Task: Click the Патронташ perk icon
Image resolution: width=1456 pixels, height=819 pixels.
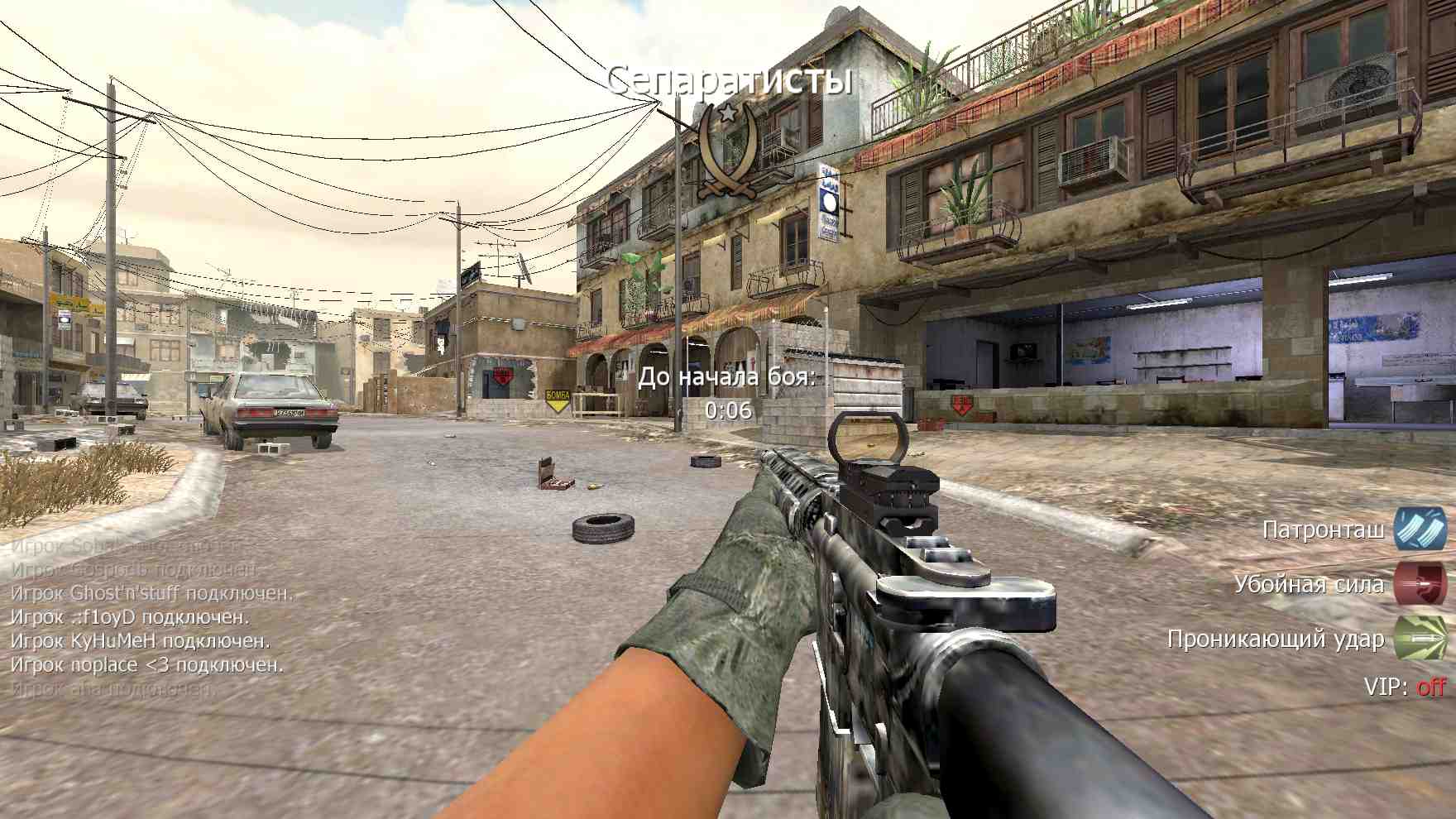Action: click(x=1419, y=529)
